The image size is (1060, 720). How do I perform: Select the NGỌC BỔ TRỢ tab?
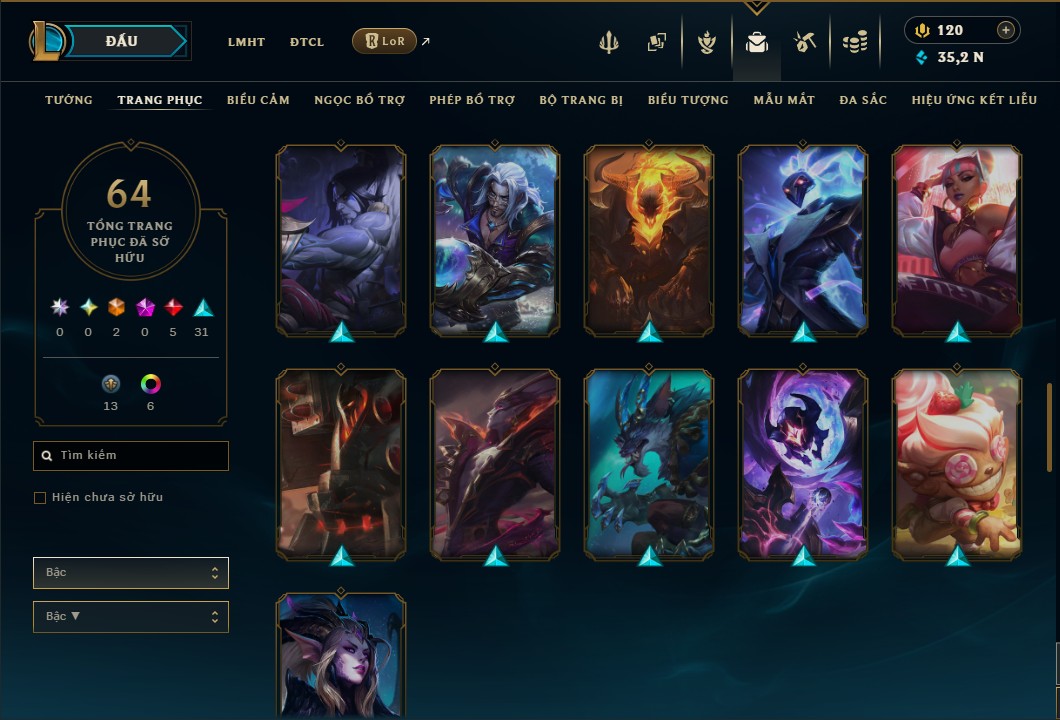(x=359, y=100)
